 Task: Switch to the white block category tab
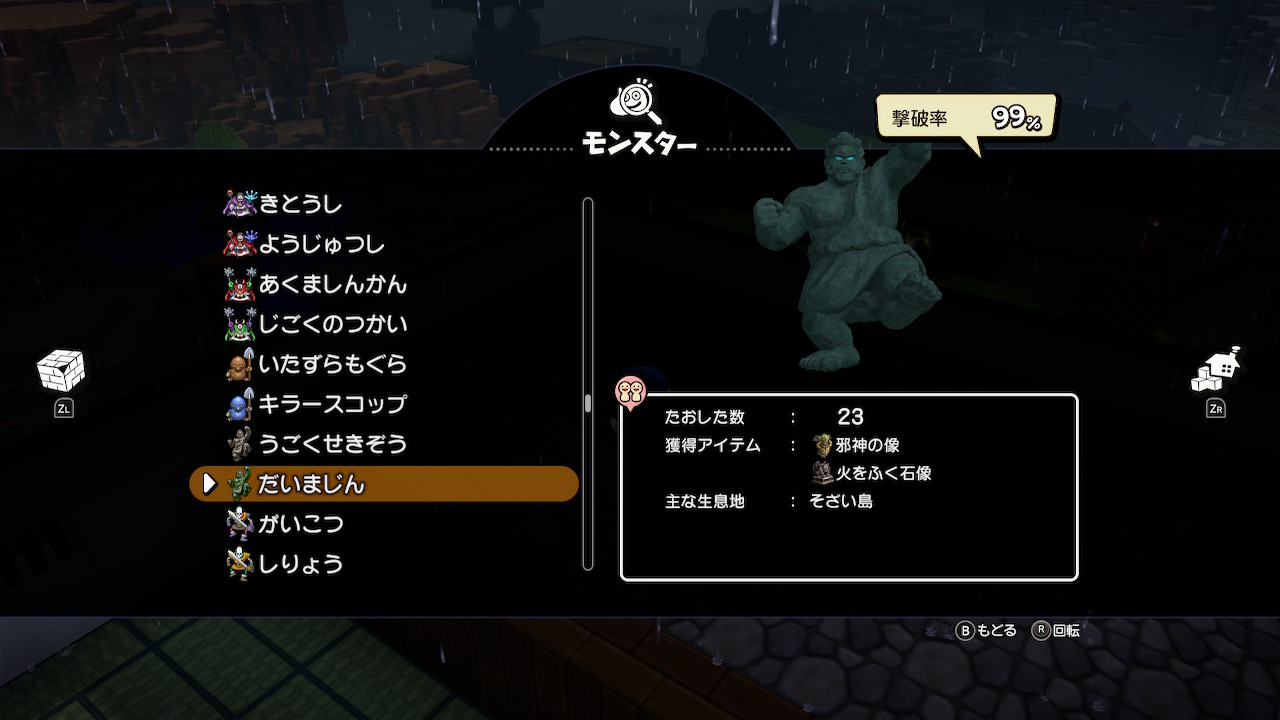(61, 372)
